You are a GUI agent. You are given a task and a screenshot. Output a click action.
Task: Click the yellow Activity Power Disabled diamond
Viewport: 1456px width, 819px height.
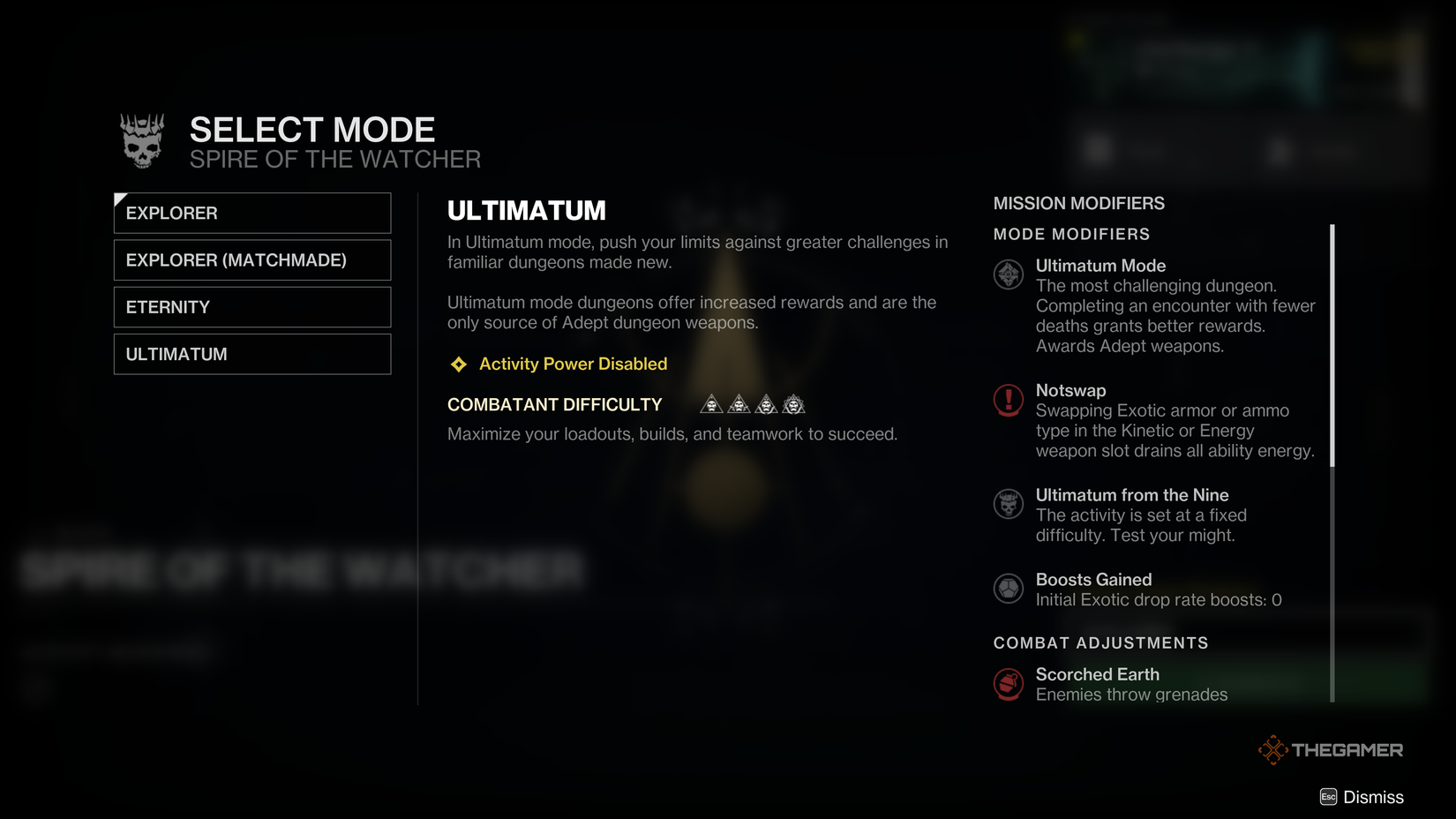(x=458, y=364)
